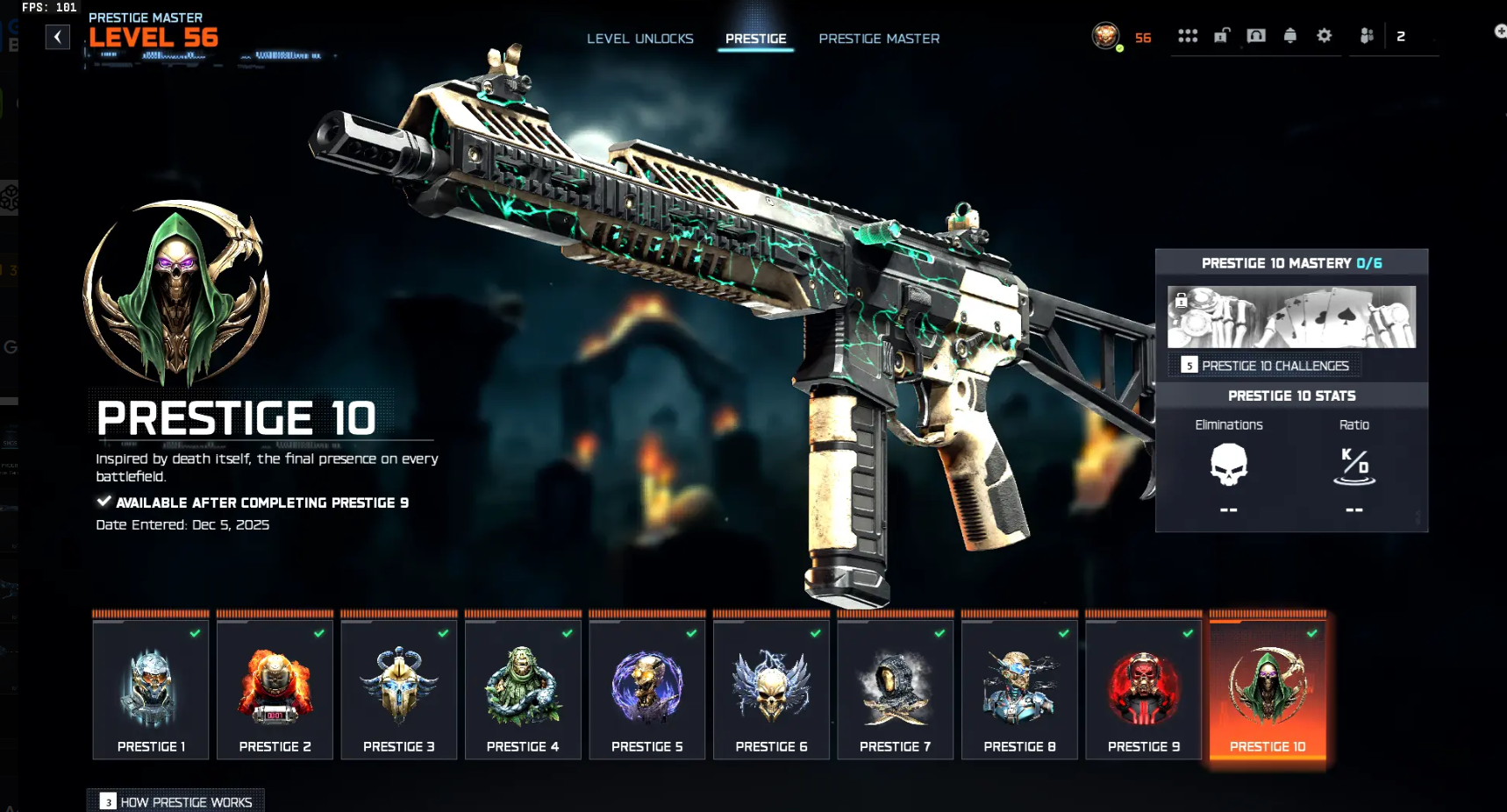Open the store icon in the top bar
Image resolution: width=1507 pixels, height=812 pixels.
point(1256,35)
